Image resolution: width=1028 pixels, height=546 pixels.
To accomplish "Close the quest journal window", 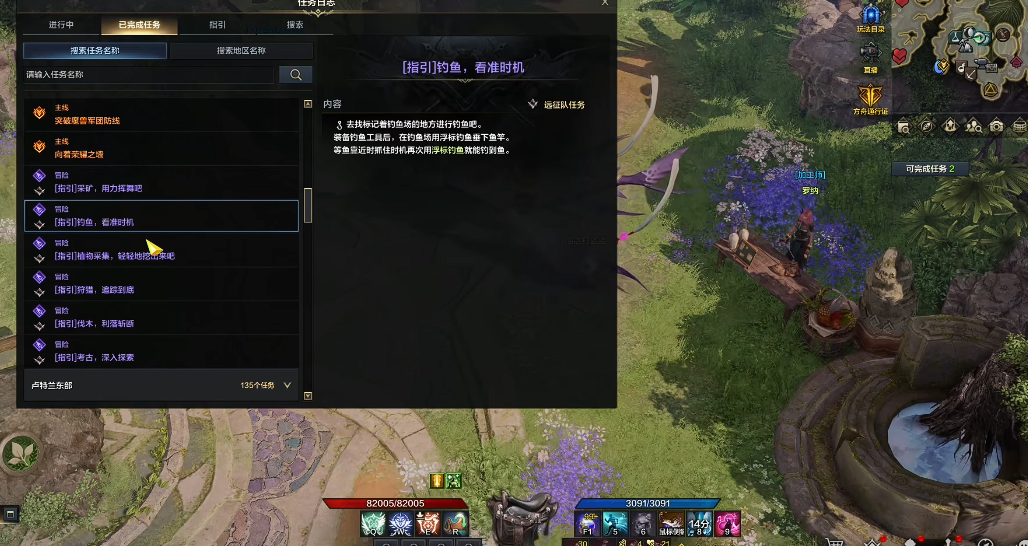I will (604, 3).
